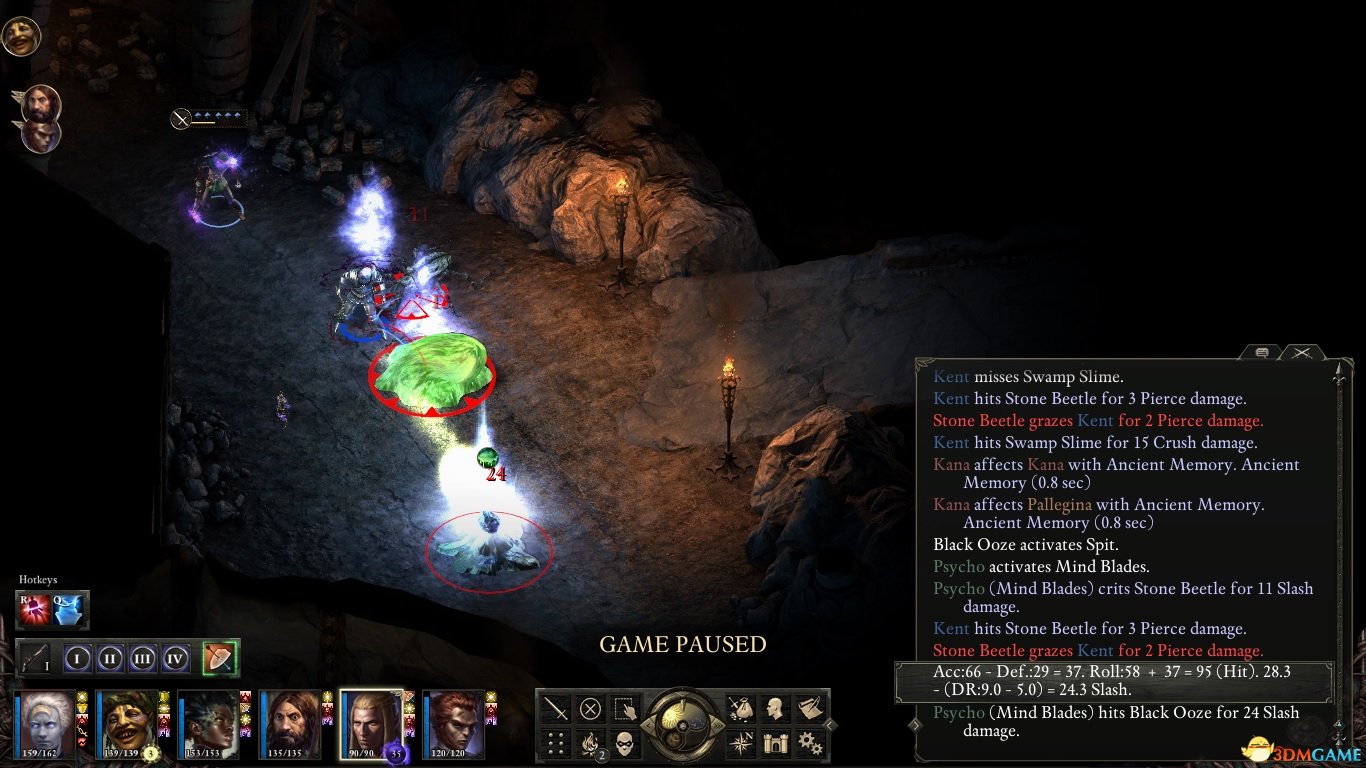Click the sword attack command button
The height and width of the screenshot is (768, 1366).
coord(556,709)
